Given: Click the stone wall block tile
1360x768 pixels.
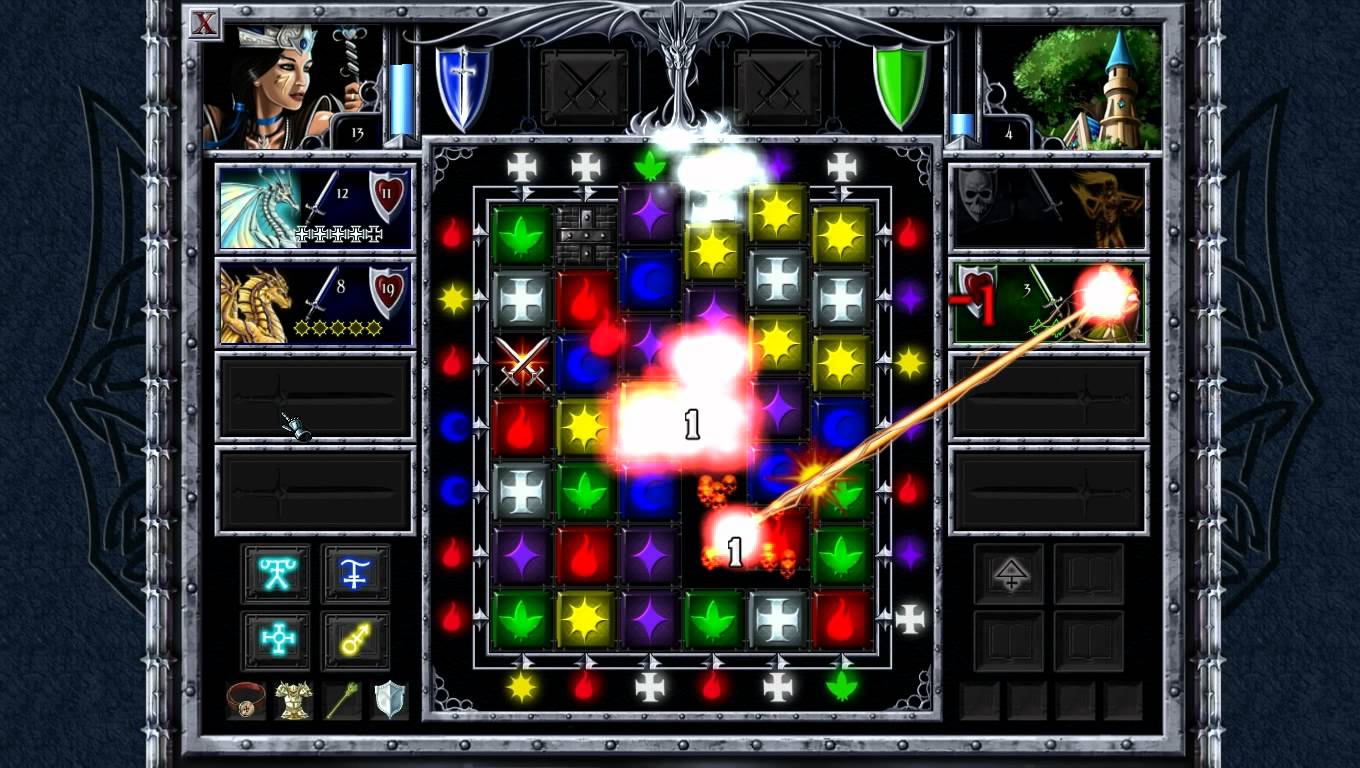Looking at the screenshot, I should (586, 234).
